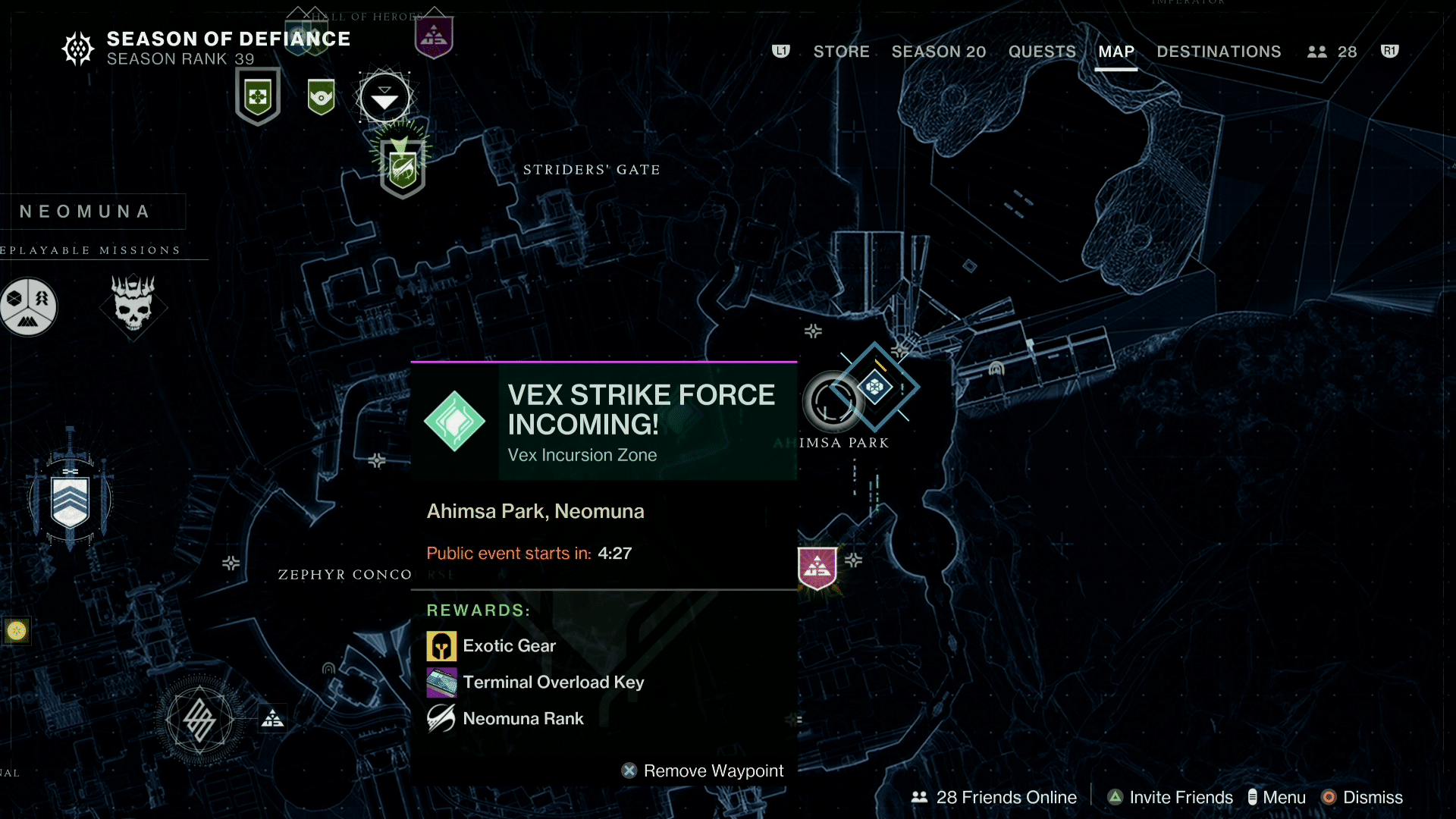Open the Quests tab

(1042, 52)
